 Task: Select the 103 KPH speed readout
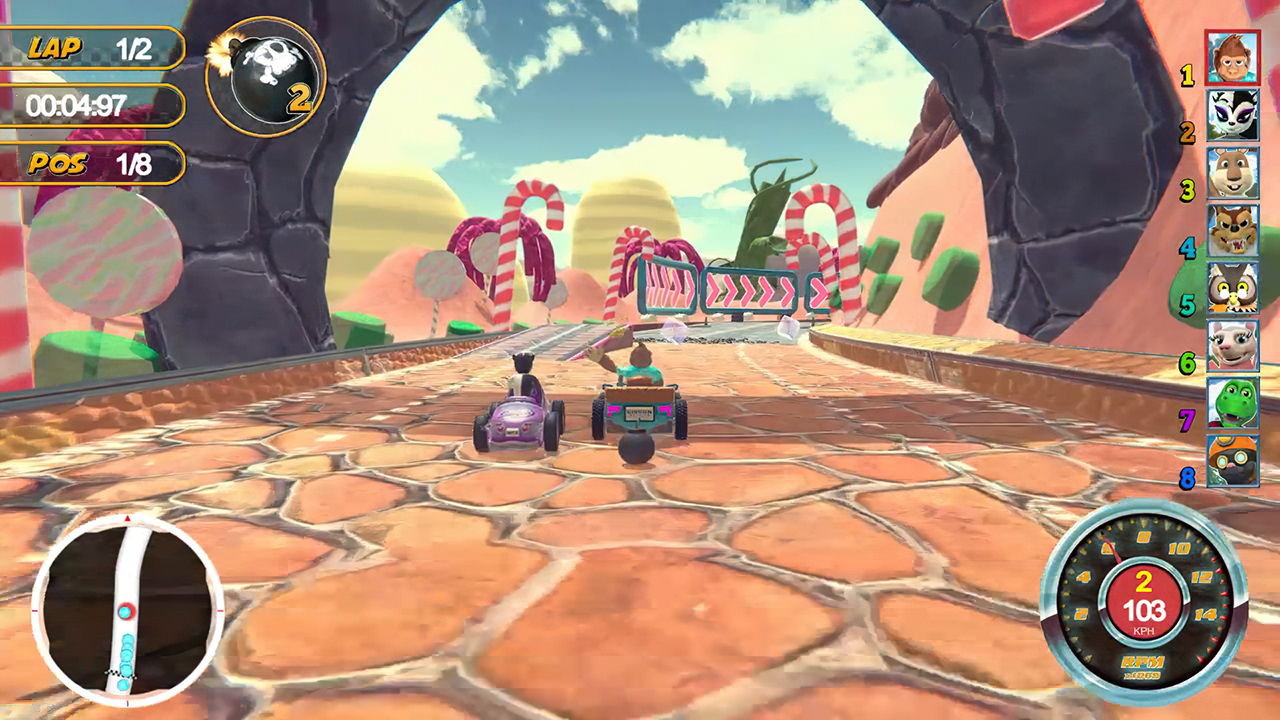coord(1149,609)
